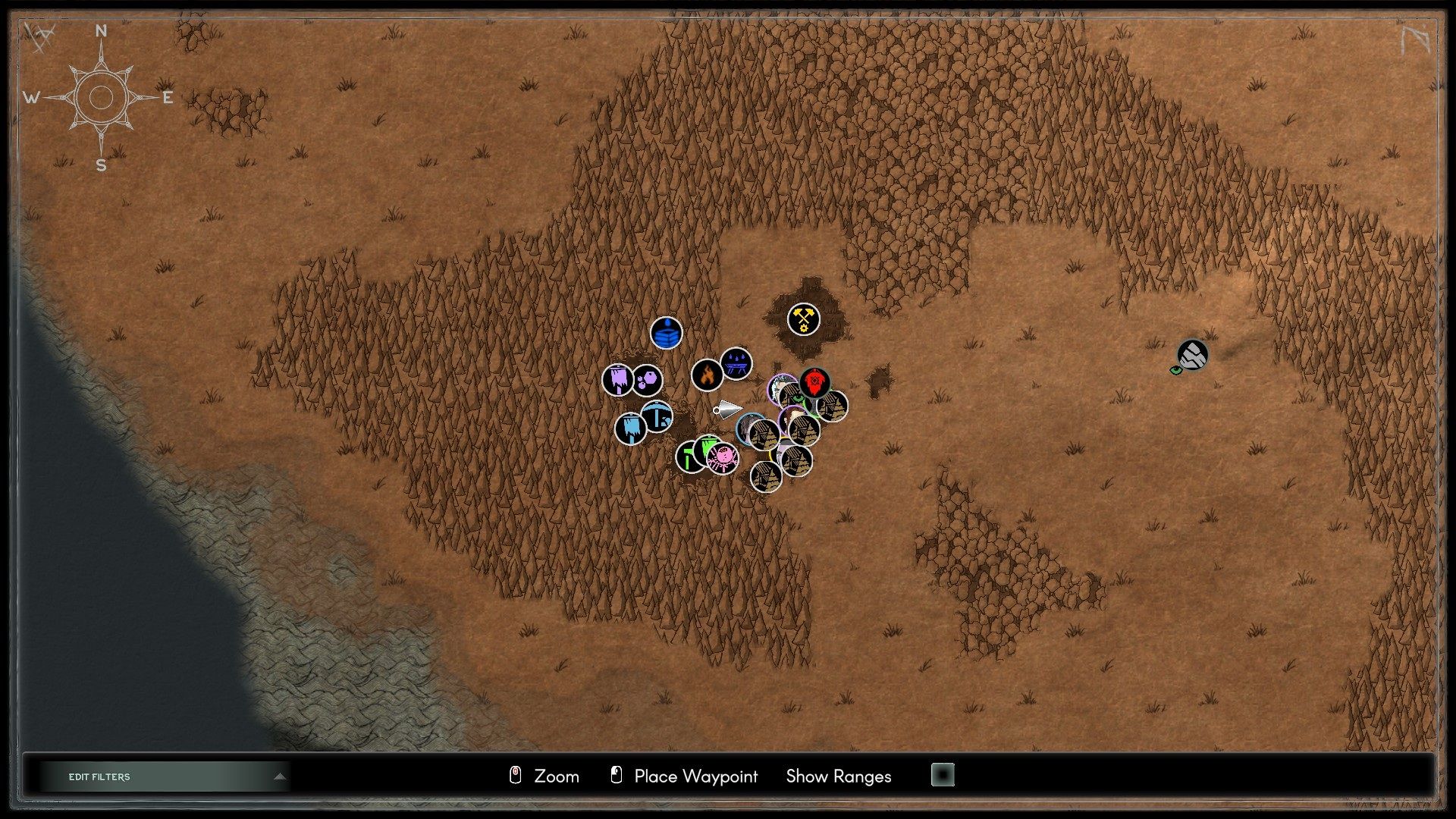Select the pink sun-face marker
The height and width of the screenshot is (819, 1456).
722,458
